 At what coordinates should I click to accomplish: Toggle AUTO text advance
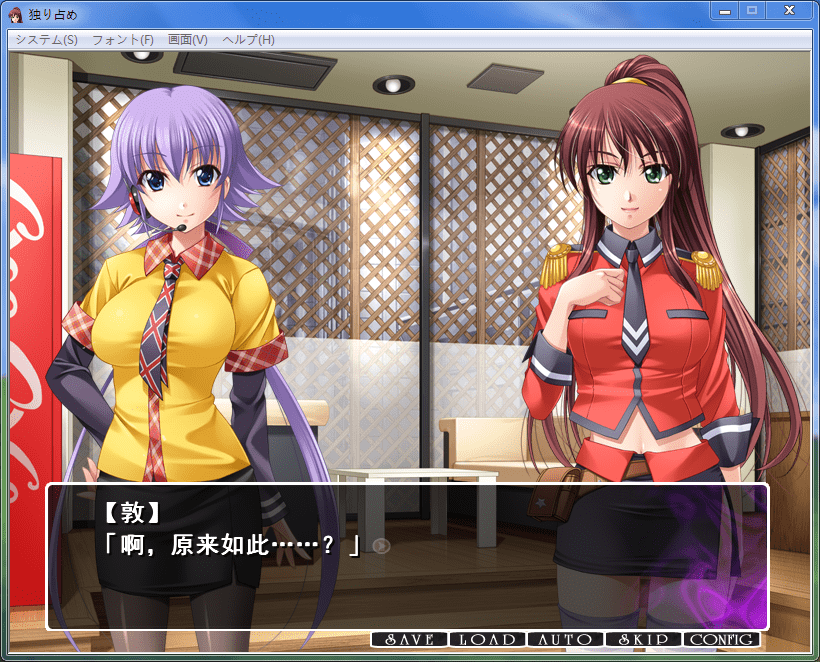(565, 639)
